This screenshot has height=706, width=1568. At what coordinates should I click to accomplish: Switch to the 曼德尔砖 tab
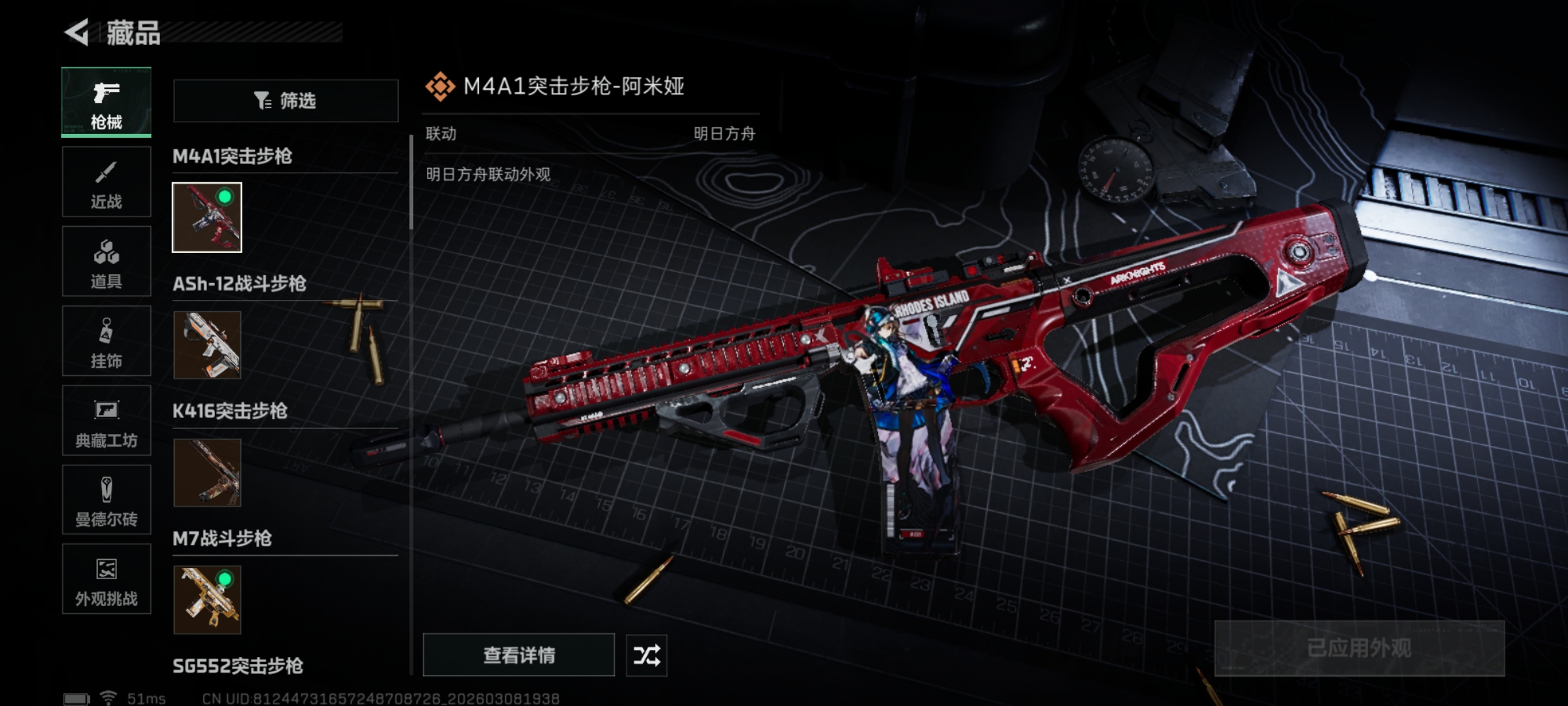pyautogui.click(x=106, y=500)
